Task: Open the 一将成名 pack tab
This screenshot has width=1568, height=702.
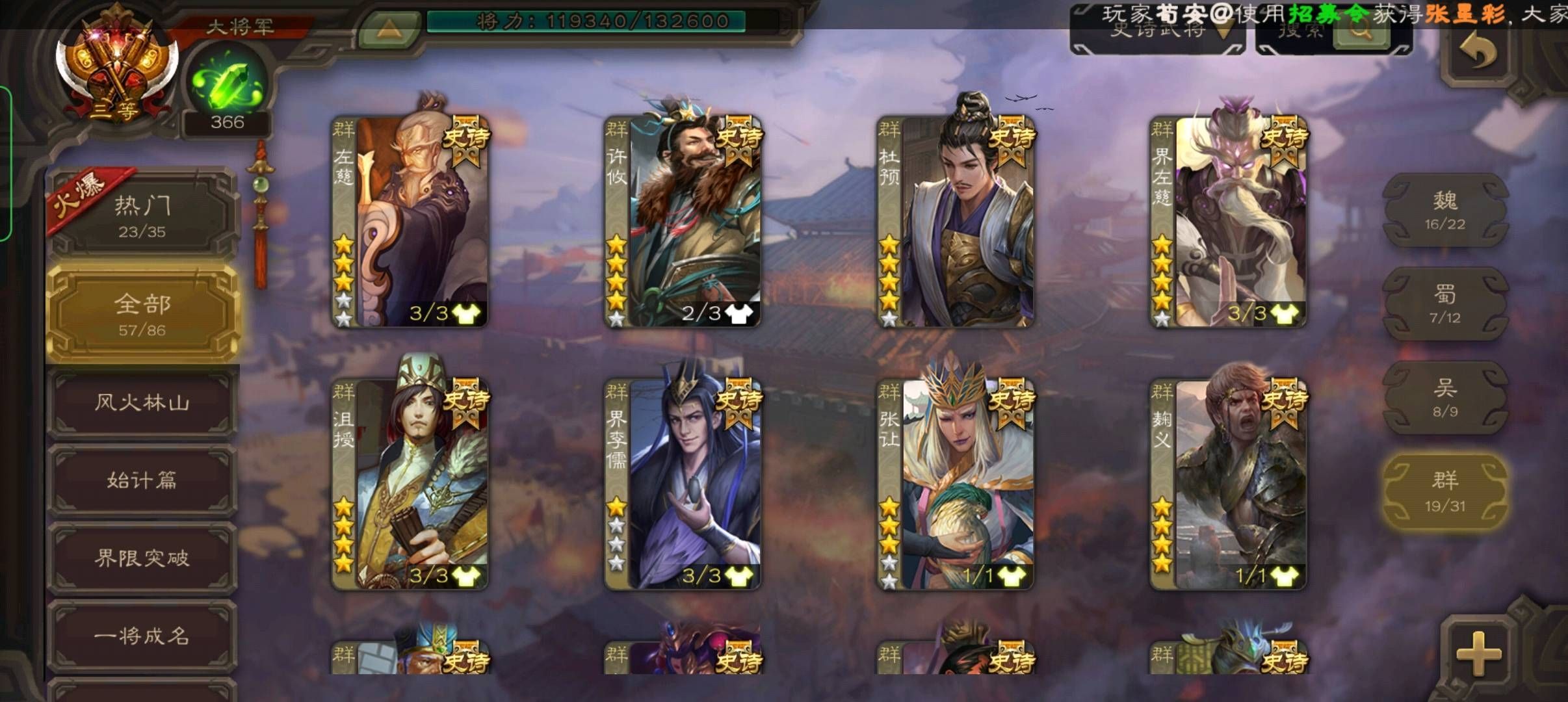Action: point(142,635)
